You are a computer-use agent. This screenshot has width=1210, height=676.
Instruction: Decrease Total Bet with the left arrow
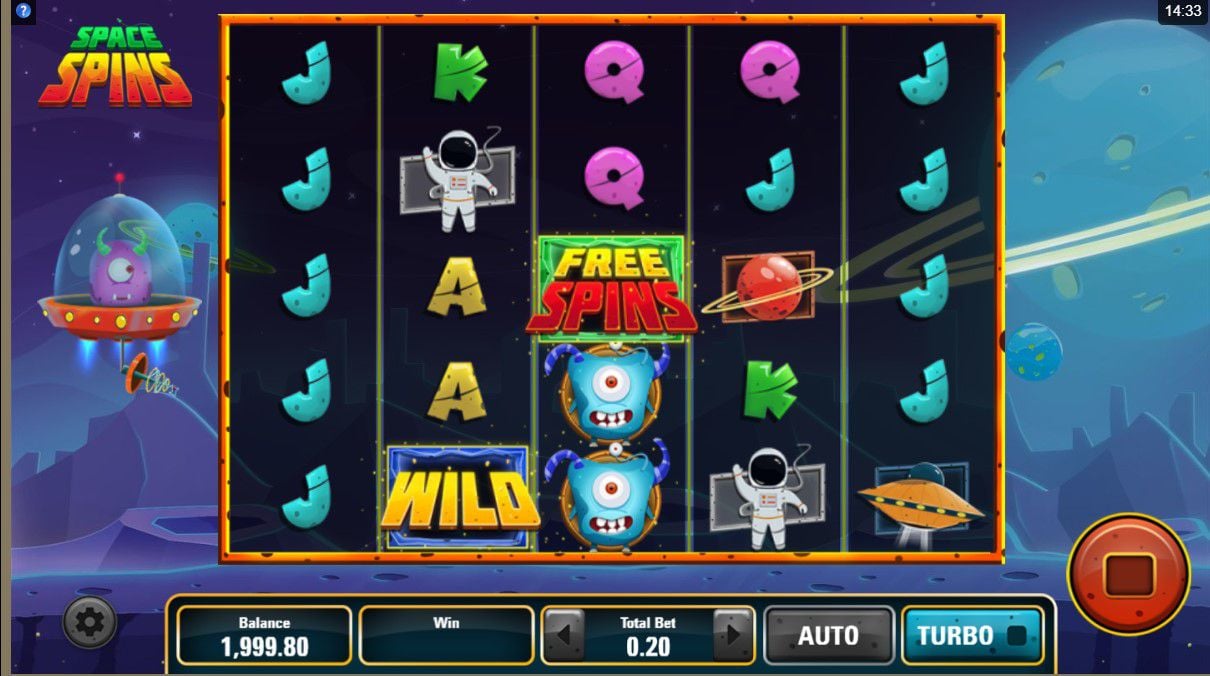tap(564, 635)
